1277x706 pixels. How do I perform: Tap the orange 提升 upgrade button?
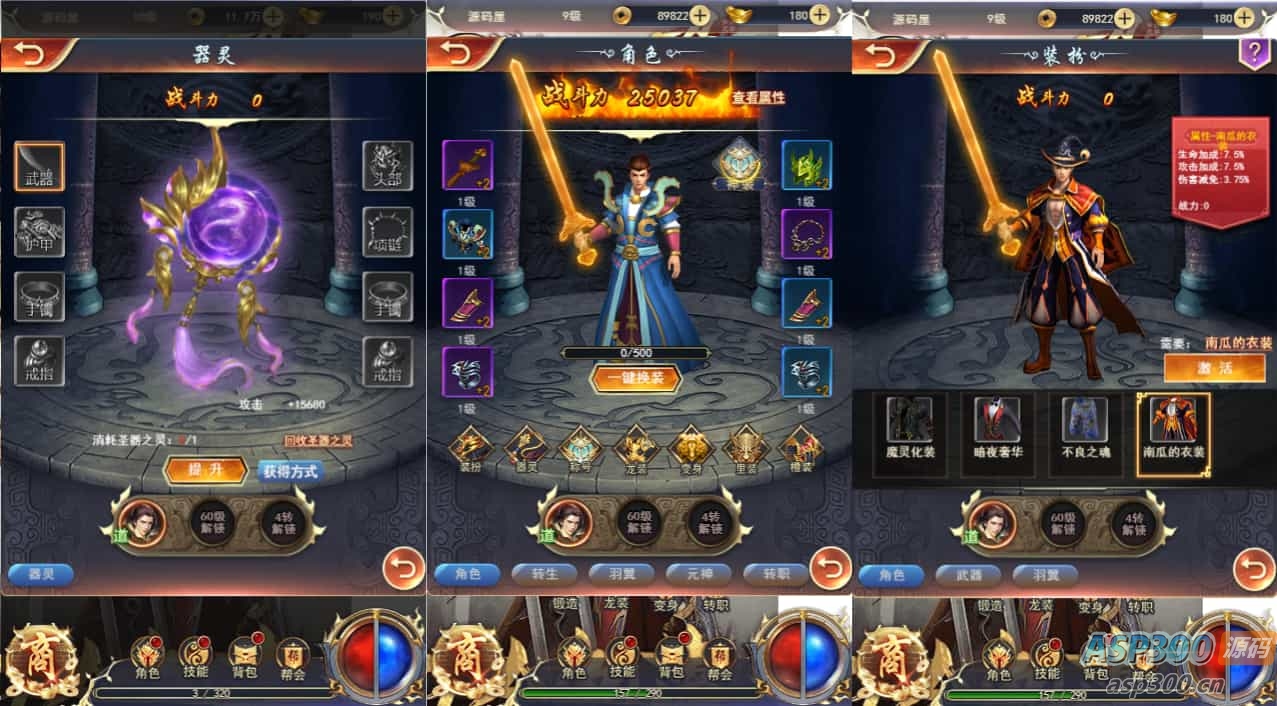point(204,470)
